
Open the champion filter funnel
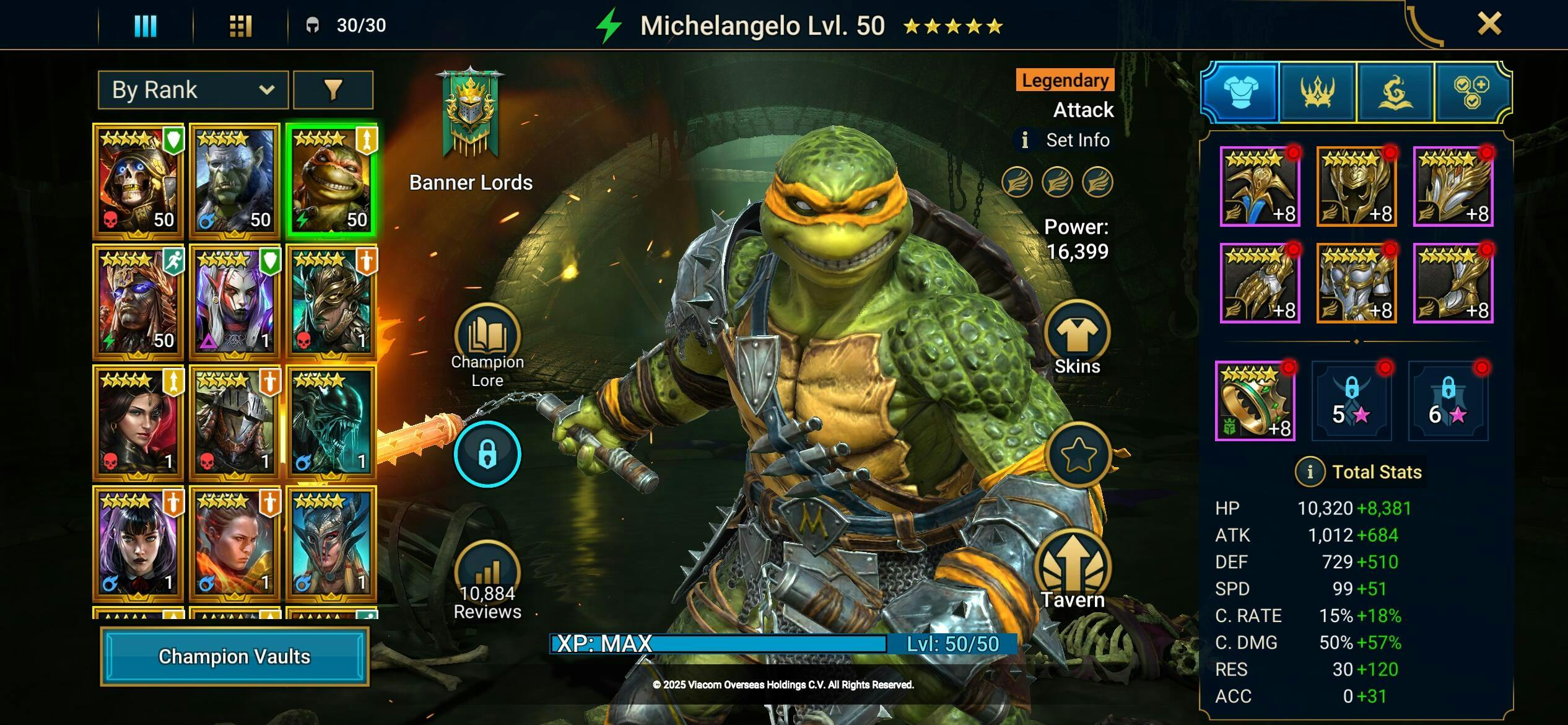tap(333, 90)
